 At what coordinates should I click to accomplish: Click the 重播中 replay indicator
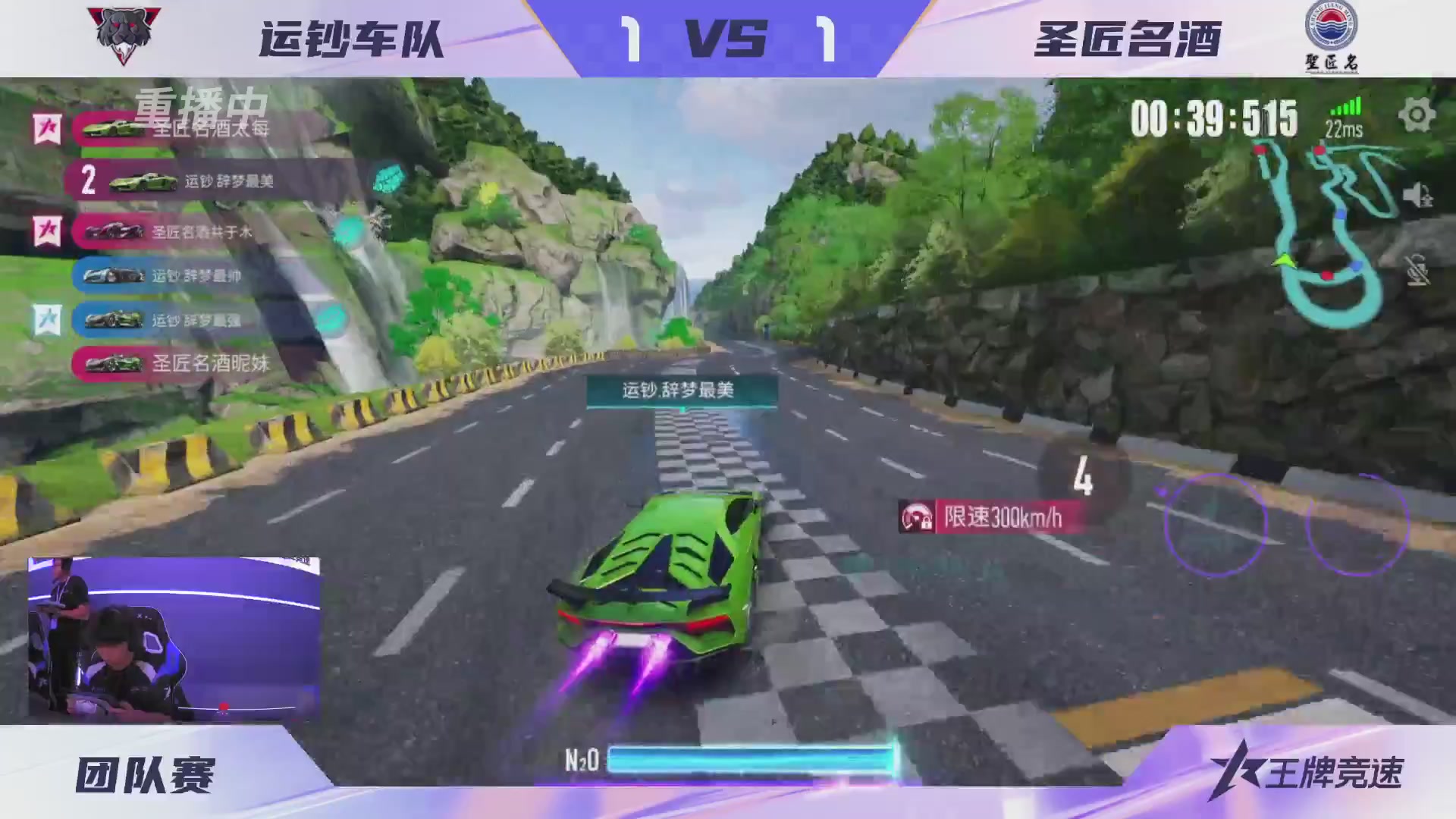coord(201,105)
